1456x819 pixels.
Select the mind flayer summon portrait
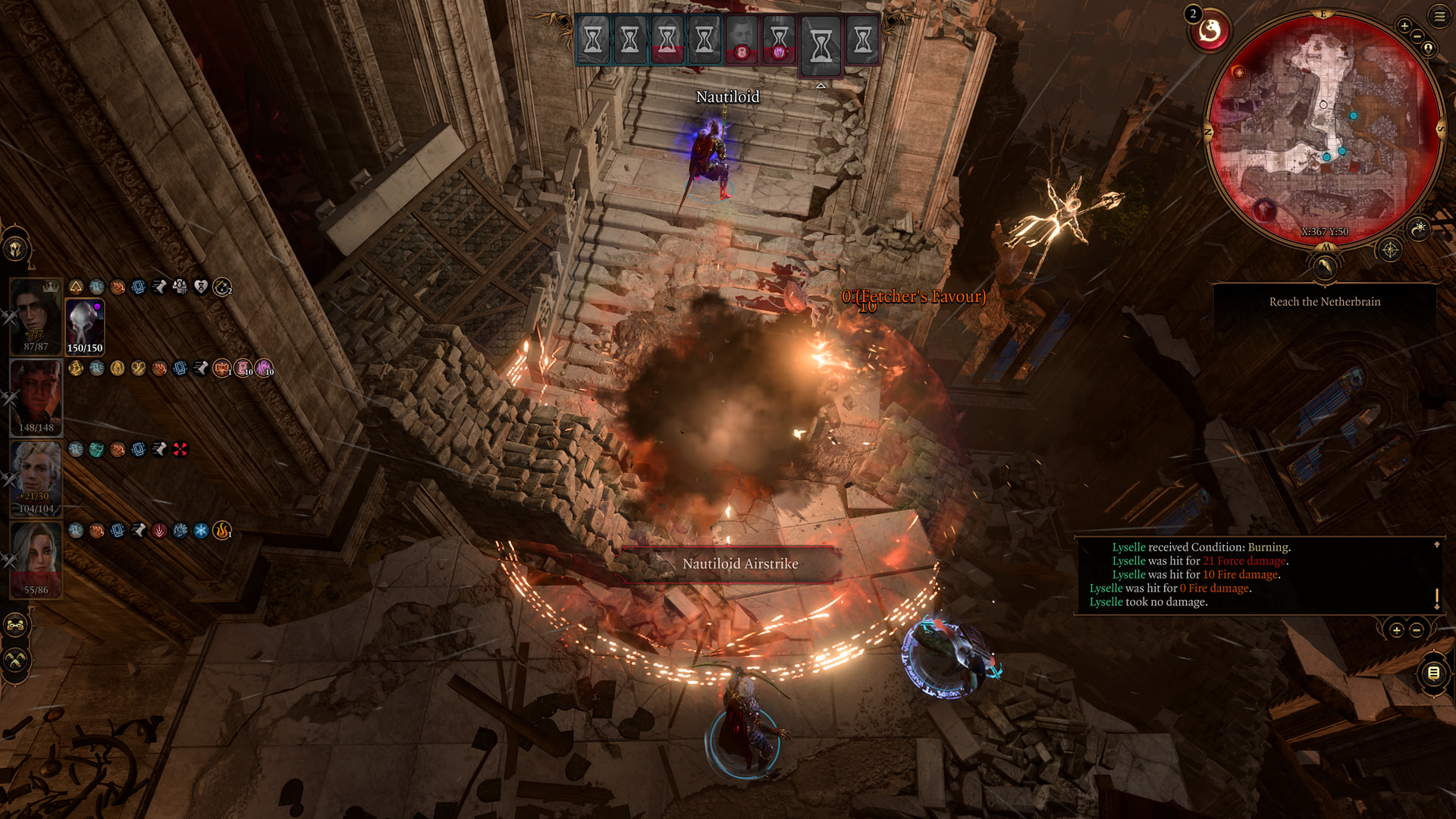click(x=84, y=327)
